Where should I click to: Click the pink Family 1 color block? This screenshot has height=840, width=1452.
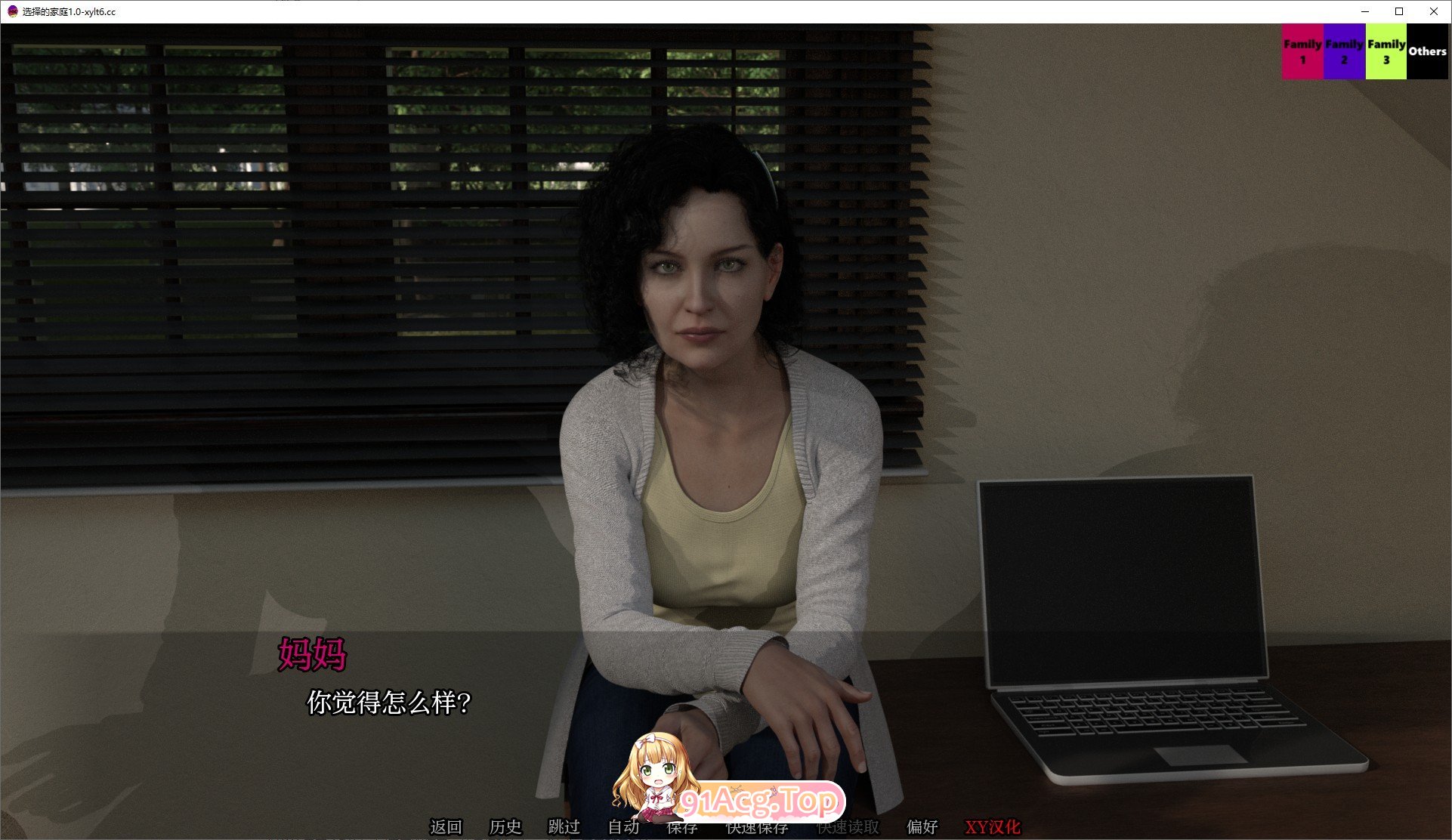(x=1302, y=51)
